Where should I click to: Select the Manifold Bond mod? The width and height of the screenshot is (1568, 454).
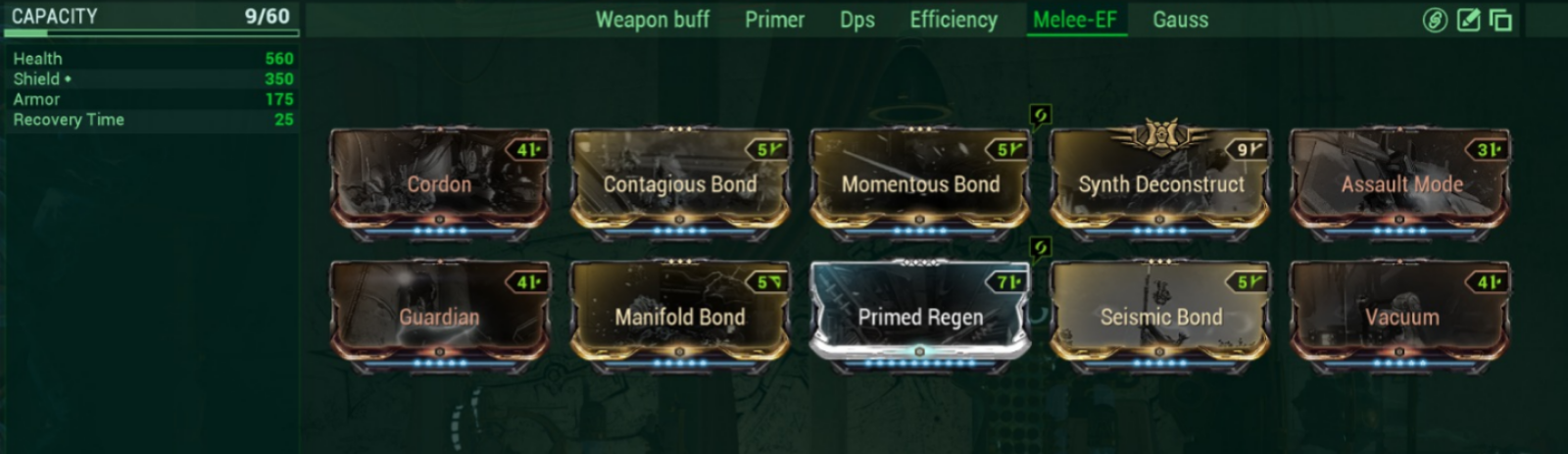point(679,316)
